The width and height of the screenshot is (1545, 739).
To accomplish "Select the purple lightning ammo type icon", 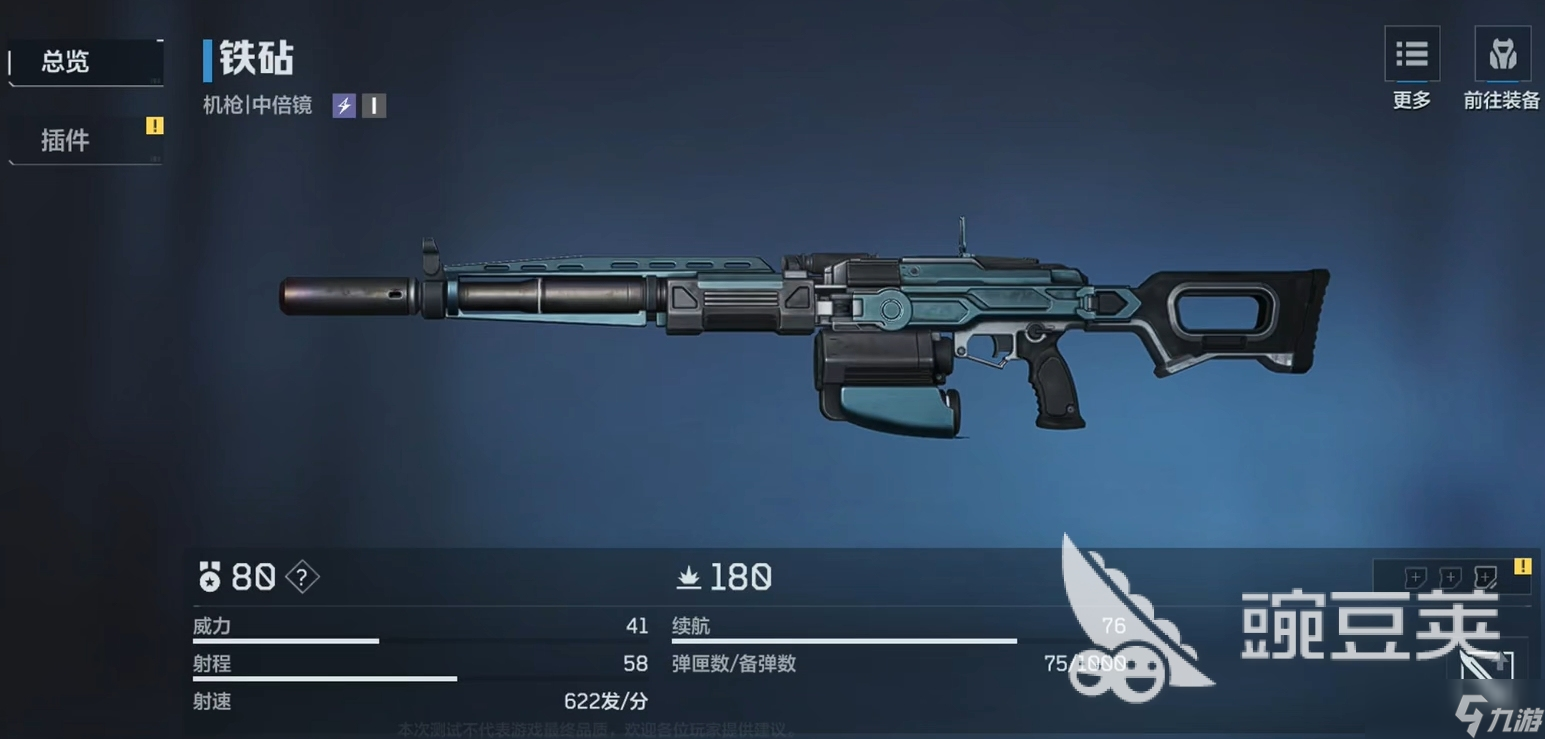I will pos(344,105).
